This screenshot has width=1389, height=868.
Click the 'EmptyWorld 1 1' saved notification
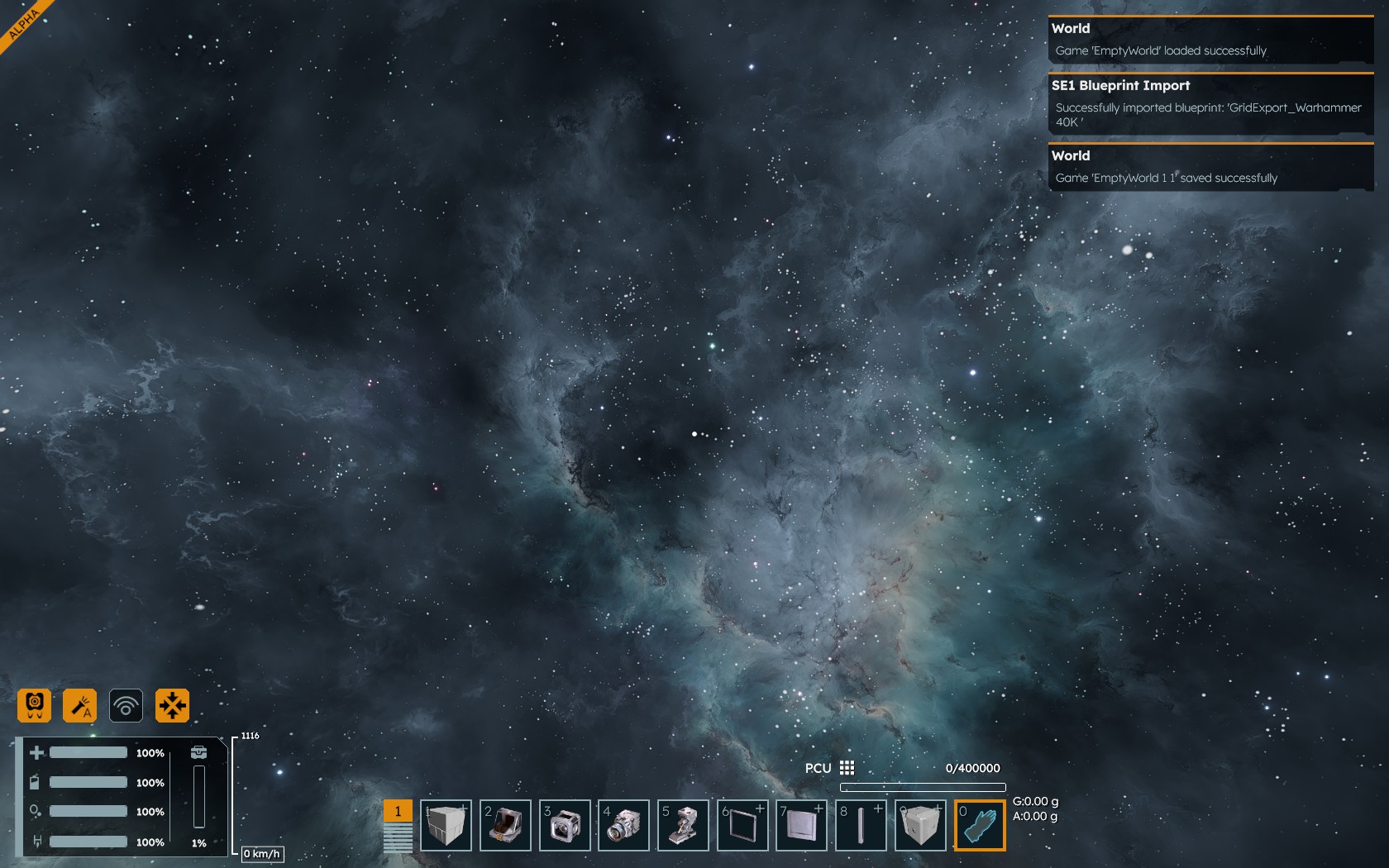pos(1210,167)
